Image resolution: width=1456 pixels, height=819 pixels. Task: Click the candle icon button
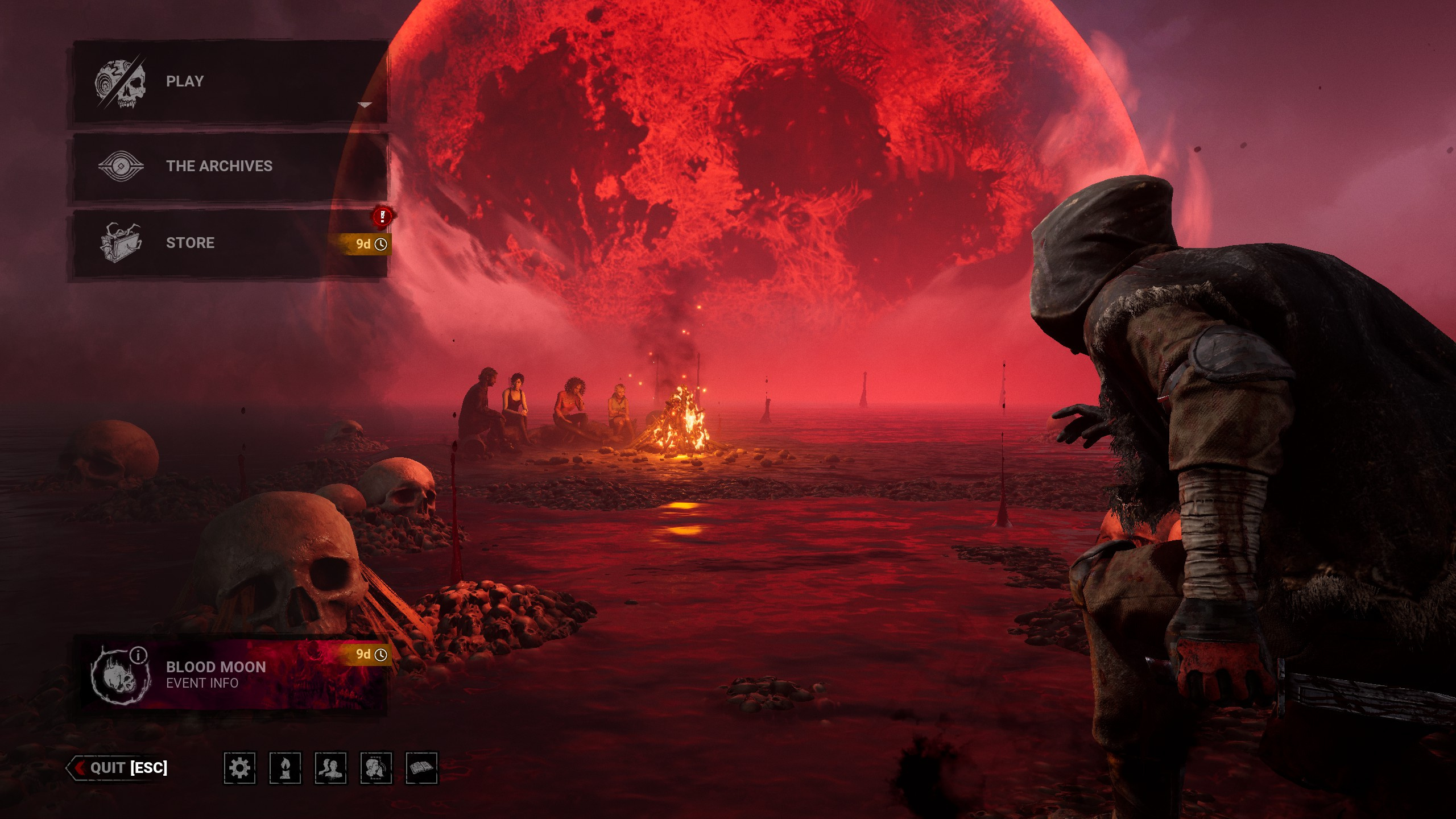pos(285,768)
